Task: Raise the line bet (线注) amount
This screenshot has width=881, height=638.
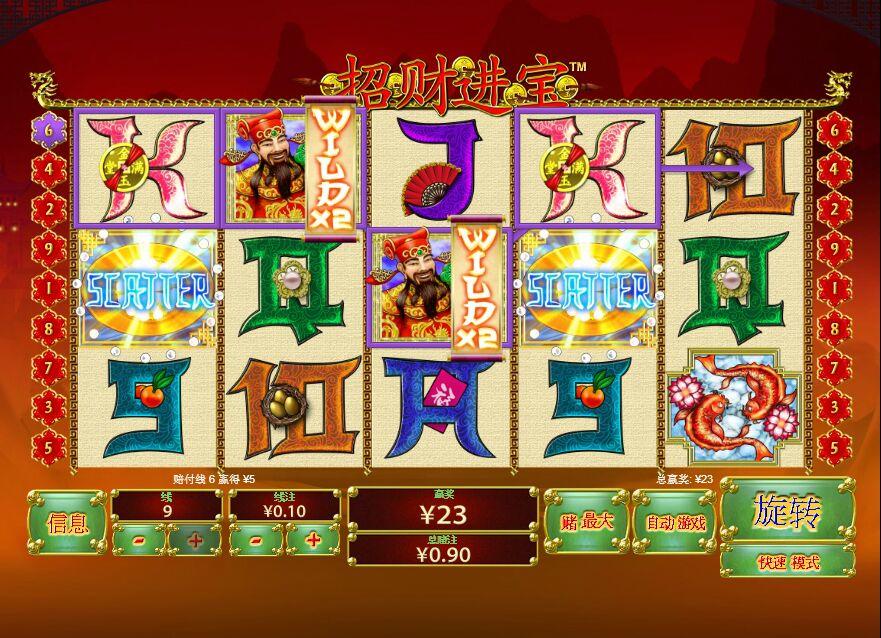Action: coord(313,540)
